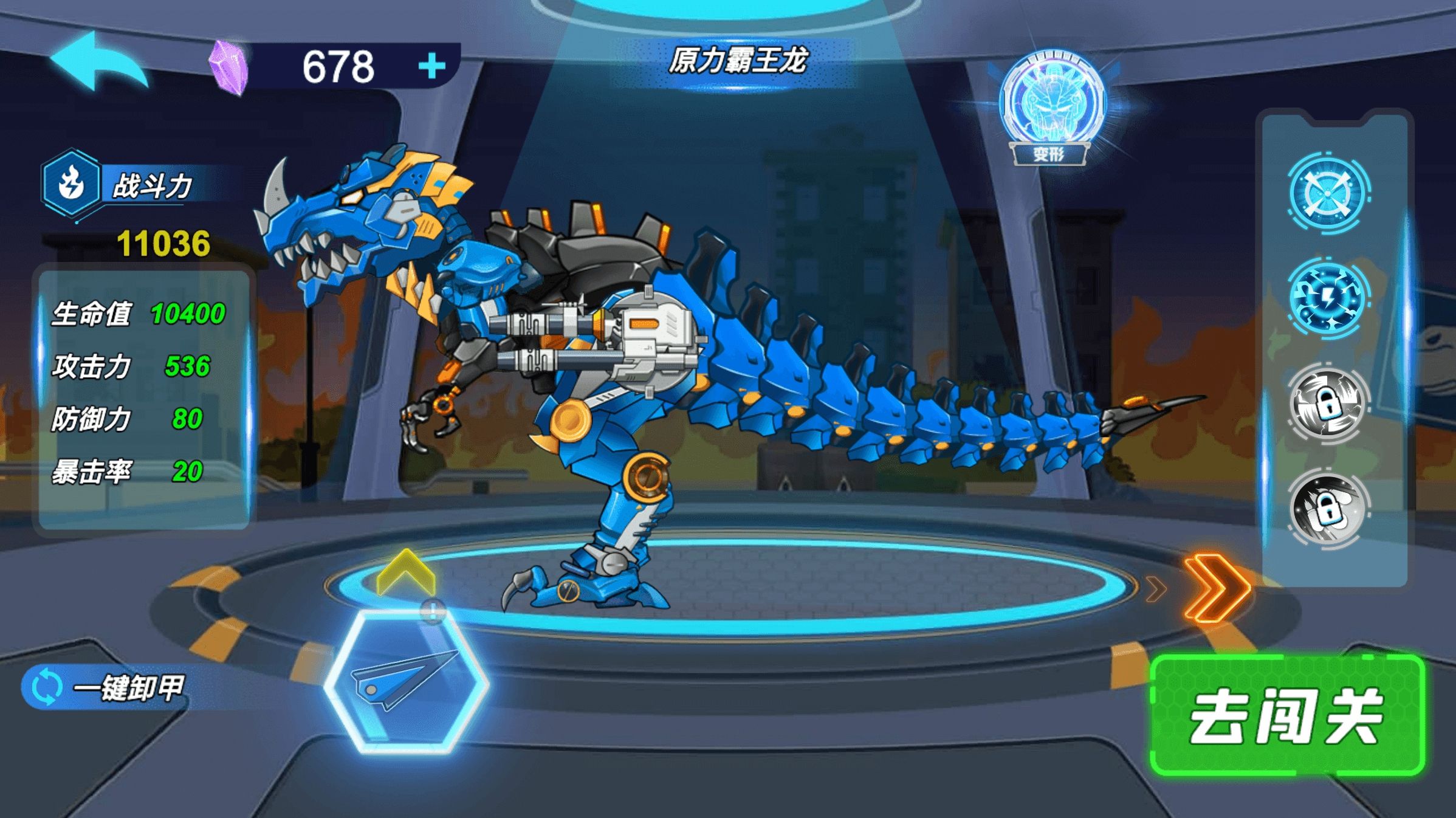Tap the locked tornado skill slot
Screen dimensions: 1456x818
pyautogui.click(x=1328, y=403)
